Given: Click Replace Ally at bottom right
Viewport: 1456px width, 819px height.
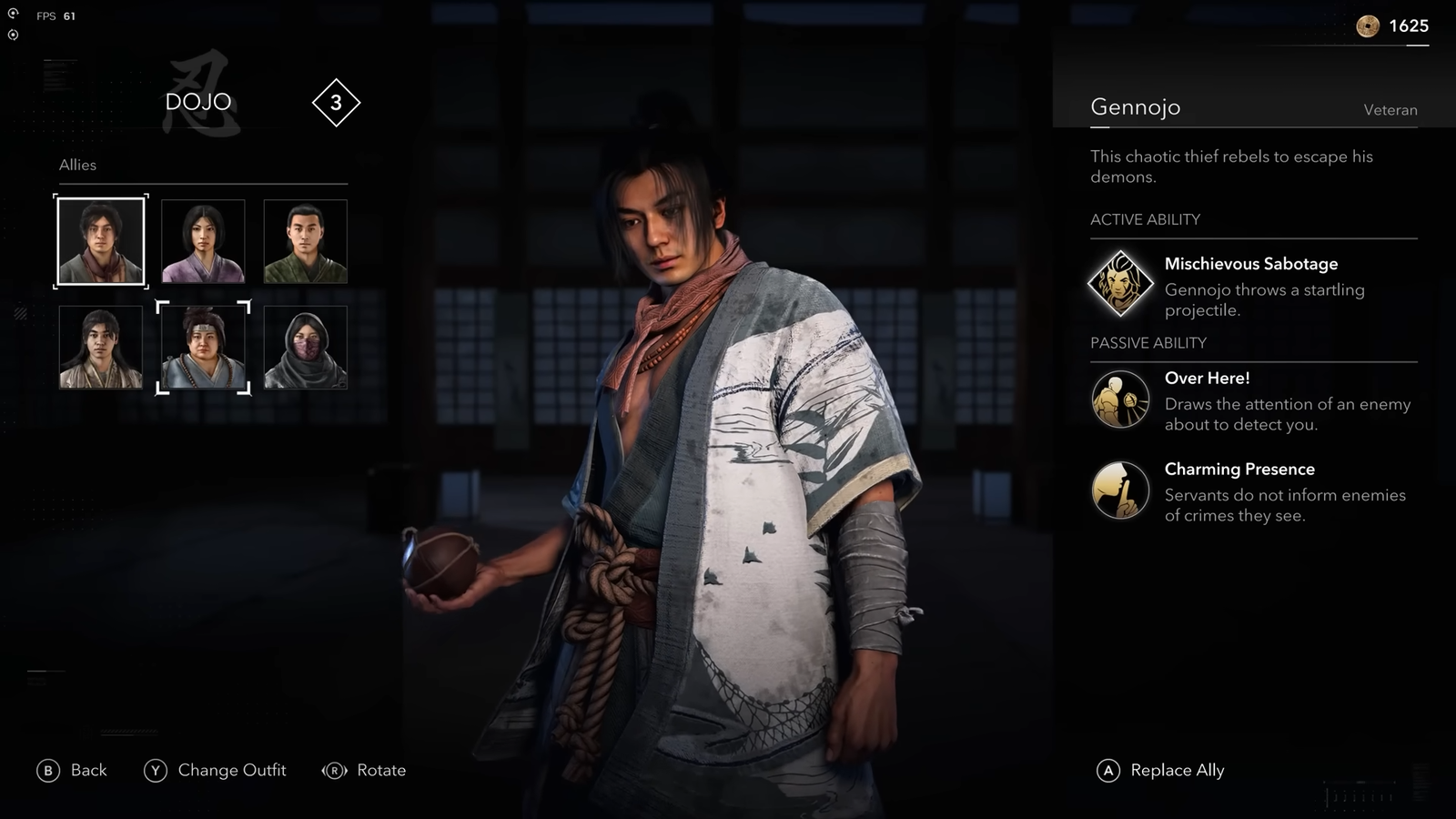Looking at the screenshot, I should click(x=1177, y=770).
